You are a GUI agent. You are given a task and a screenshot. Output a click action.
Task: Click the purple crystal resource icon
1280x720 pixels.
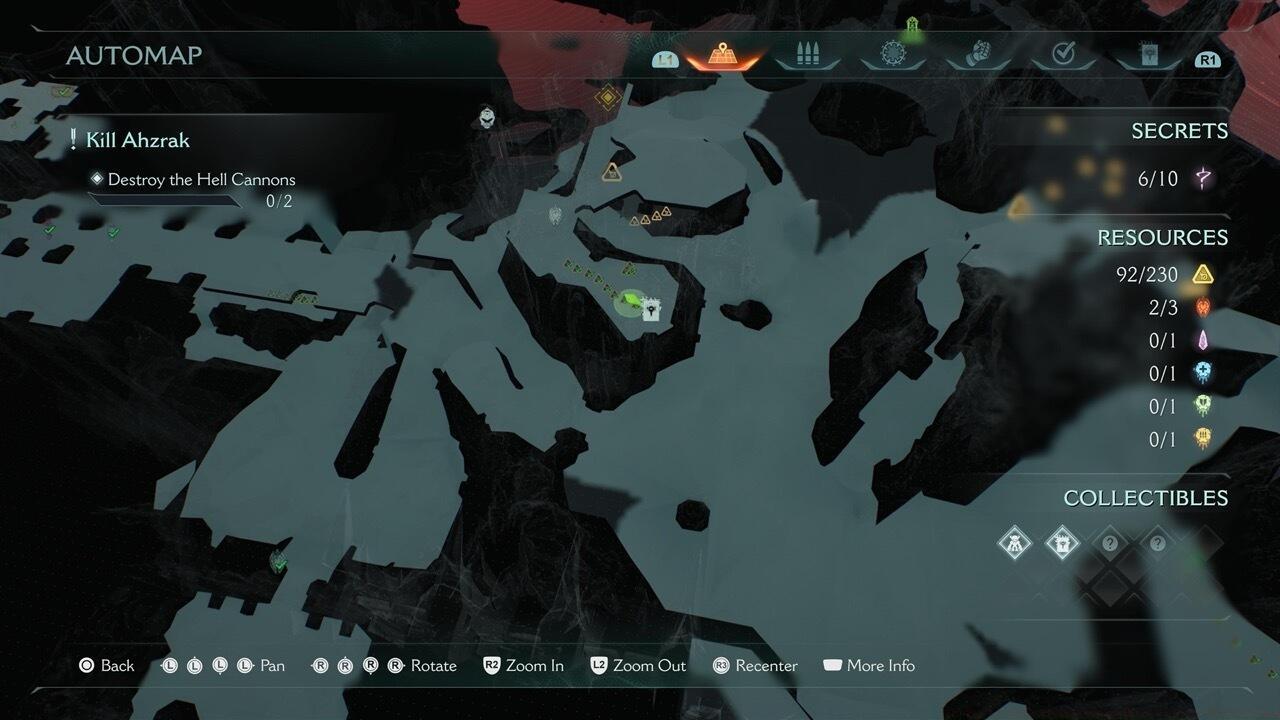1203,341
